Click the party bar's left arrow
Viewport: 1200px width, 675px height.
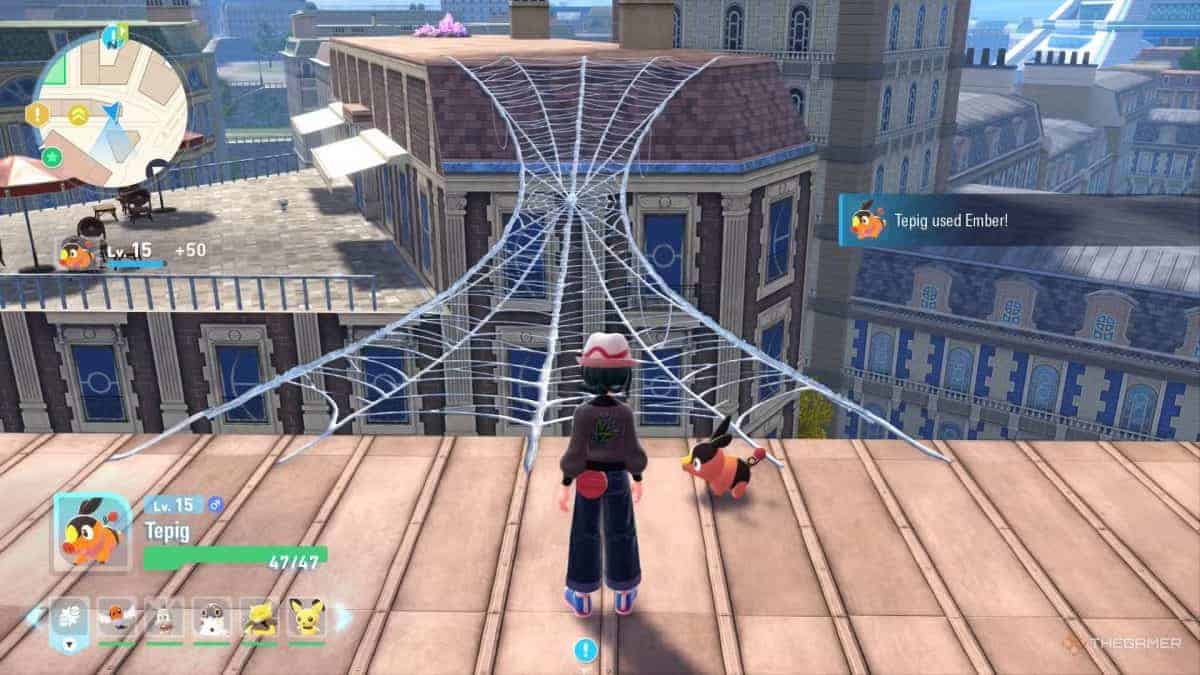[x=32, y=617]
